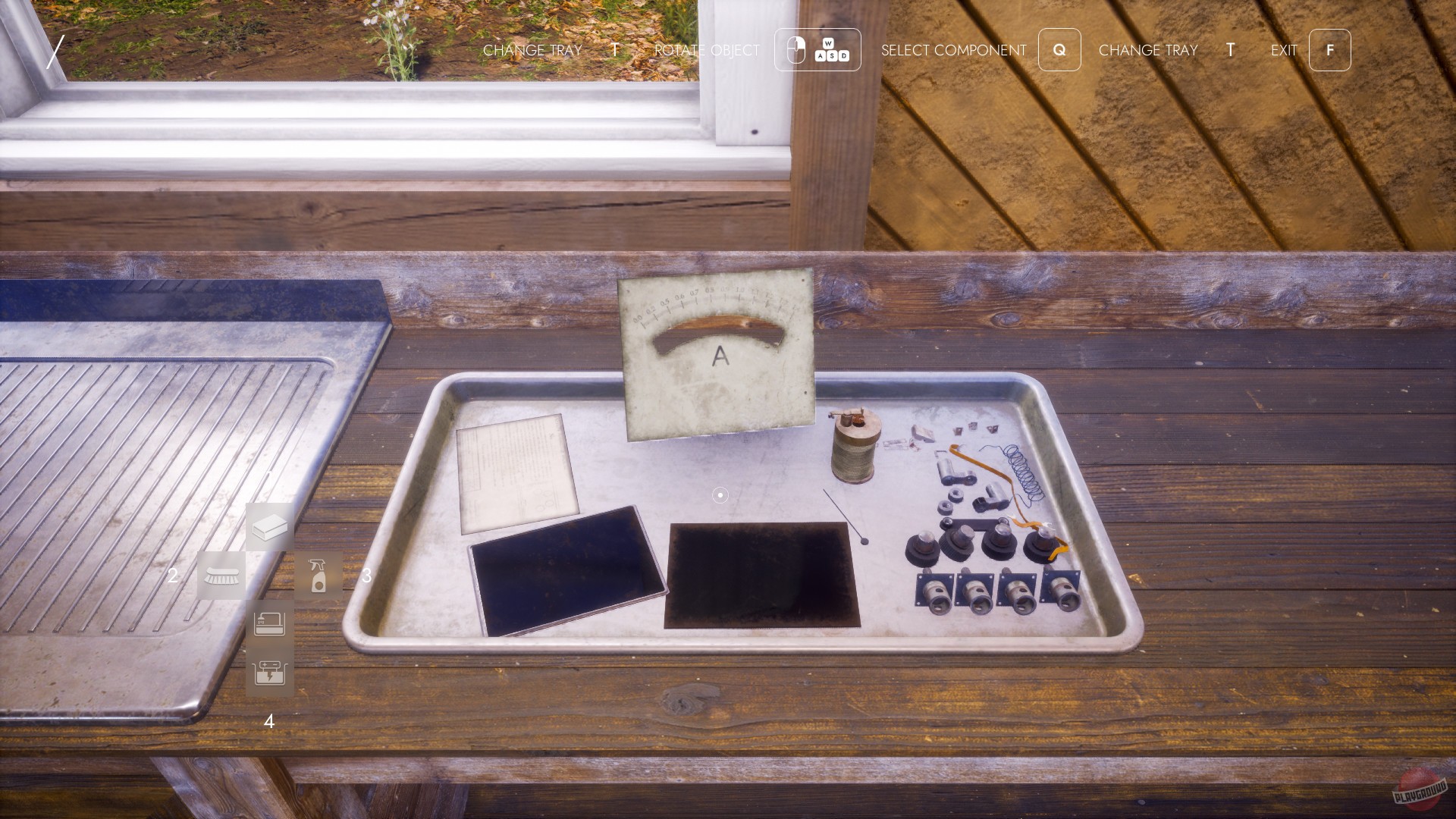The image size is (1456, 819).
Task: Click the Q key shortcut icon
Action: click(1059, 50)
